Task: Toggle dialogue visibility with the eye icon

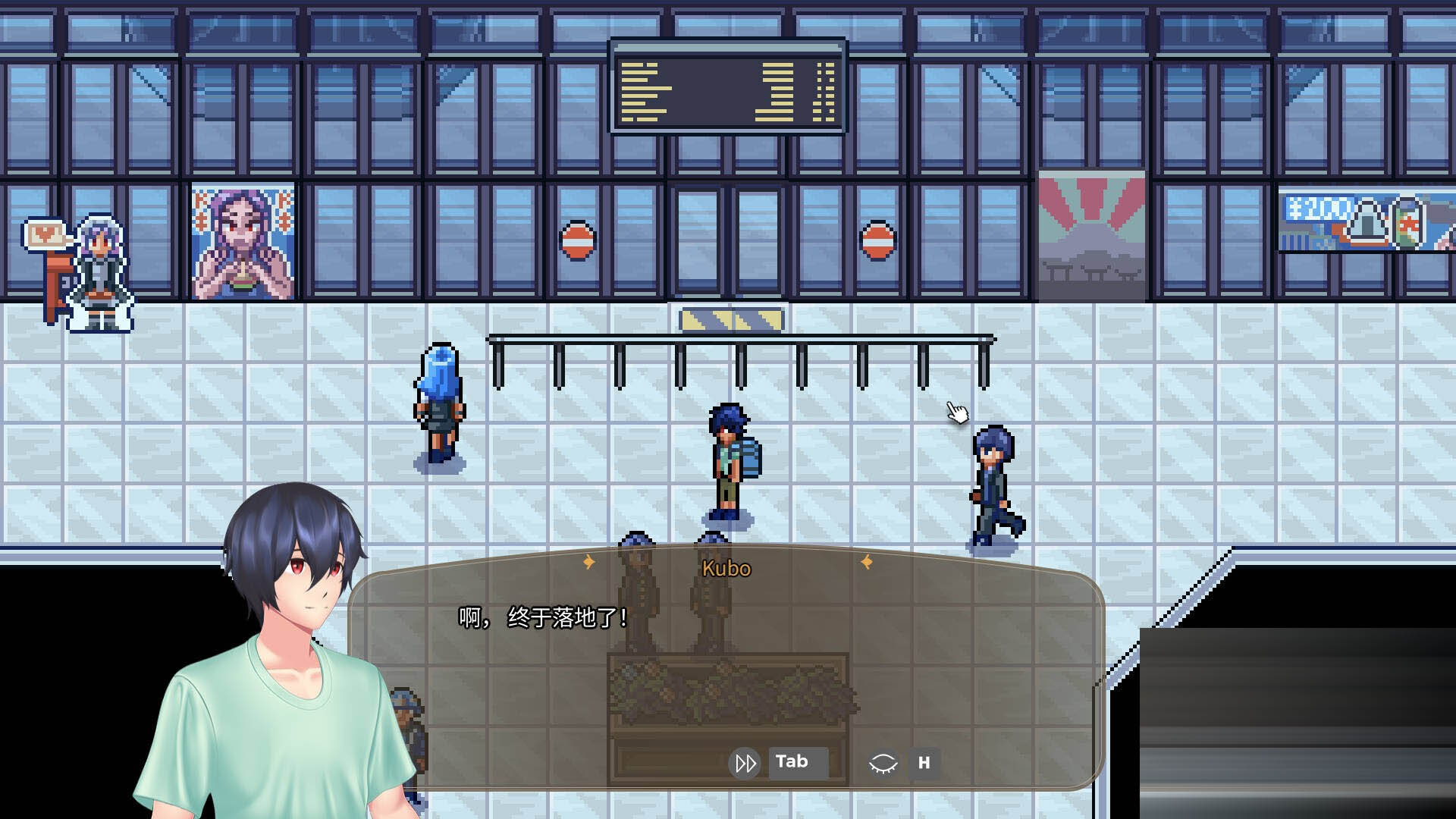Action: (883, 762)
